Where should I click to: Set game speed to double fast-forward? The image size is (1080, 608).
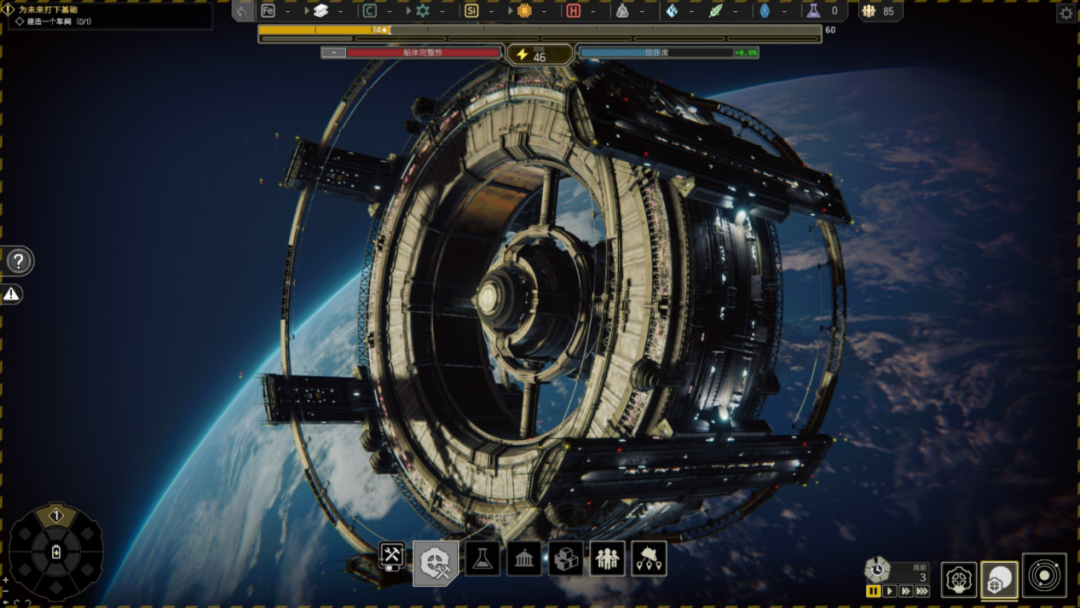coord(905,592)
